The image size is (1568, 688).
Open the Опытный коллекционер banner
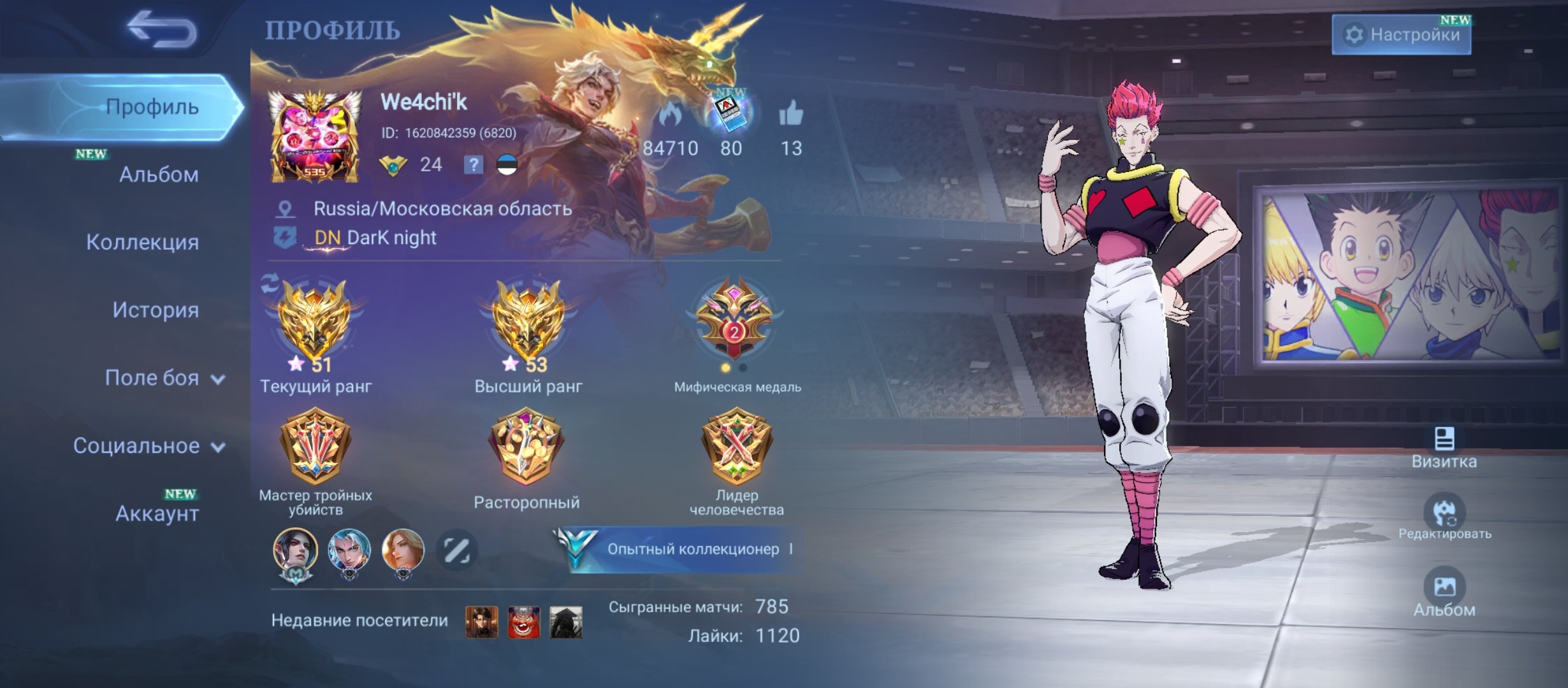pos(681,549)
